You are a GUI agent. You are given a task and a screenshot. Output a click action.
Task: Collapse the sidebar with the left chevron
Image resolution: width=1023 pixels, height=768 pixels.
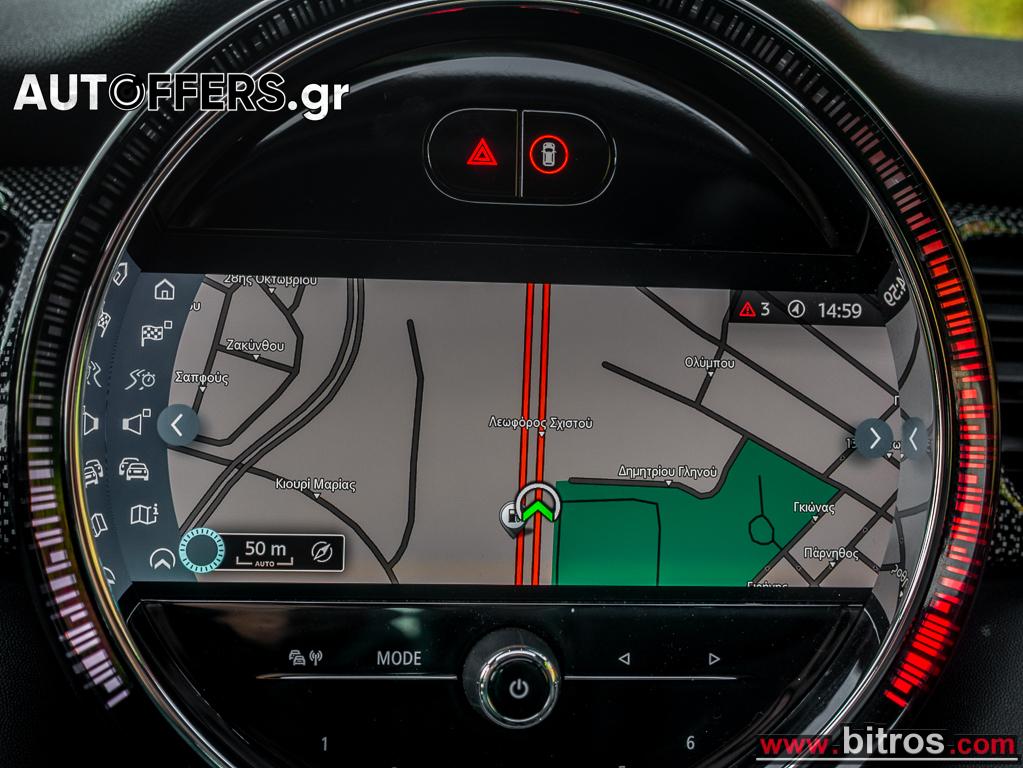click(177, 425)
